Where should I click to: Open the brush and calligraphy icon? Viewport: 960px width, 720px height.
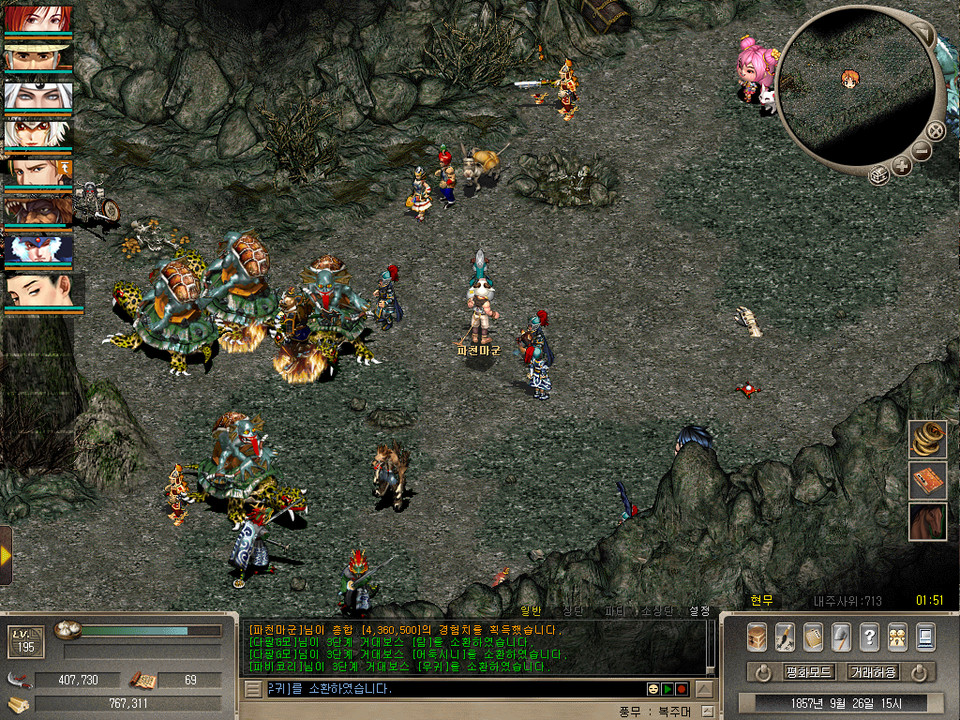click(x=785, y=636)
